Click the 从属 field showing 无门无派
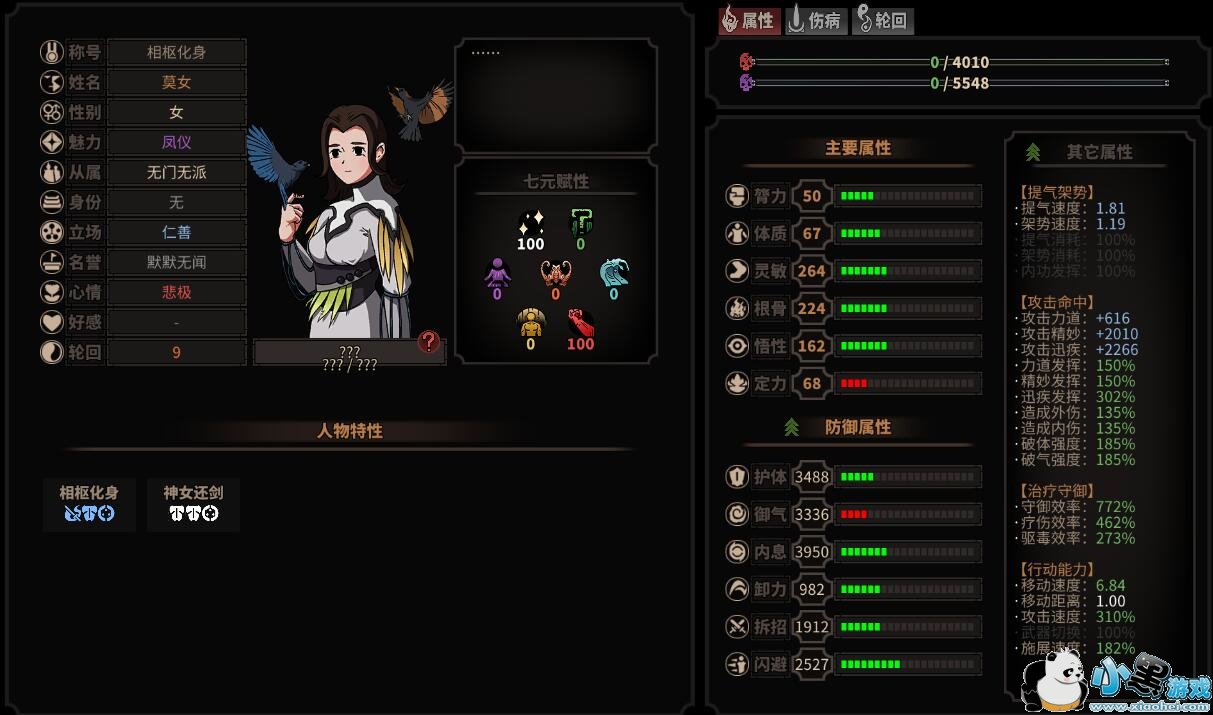This screenshot has height=715, width=1213. click(177, 172)
